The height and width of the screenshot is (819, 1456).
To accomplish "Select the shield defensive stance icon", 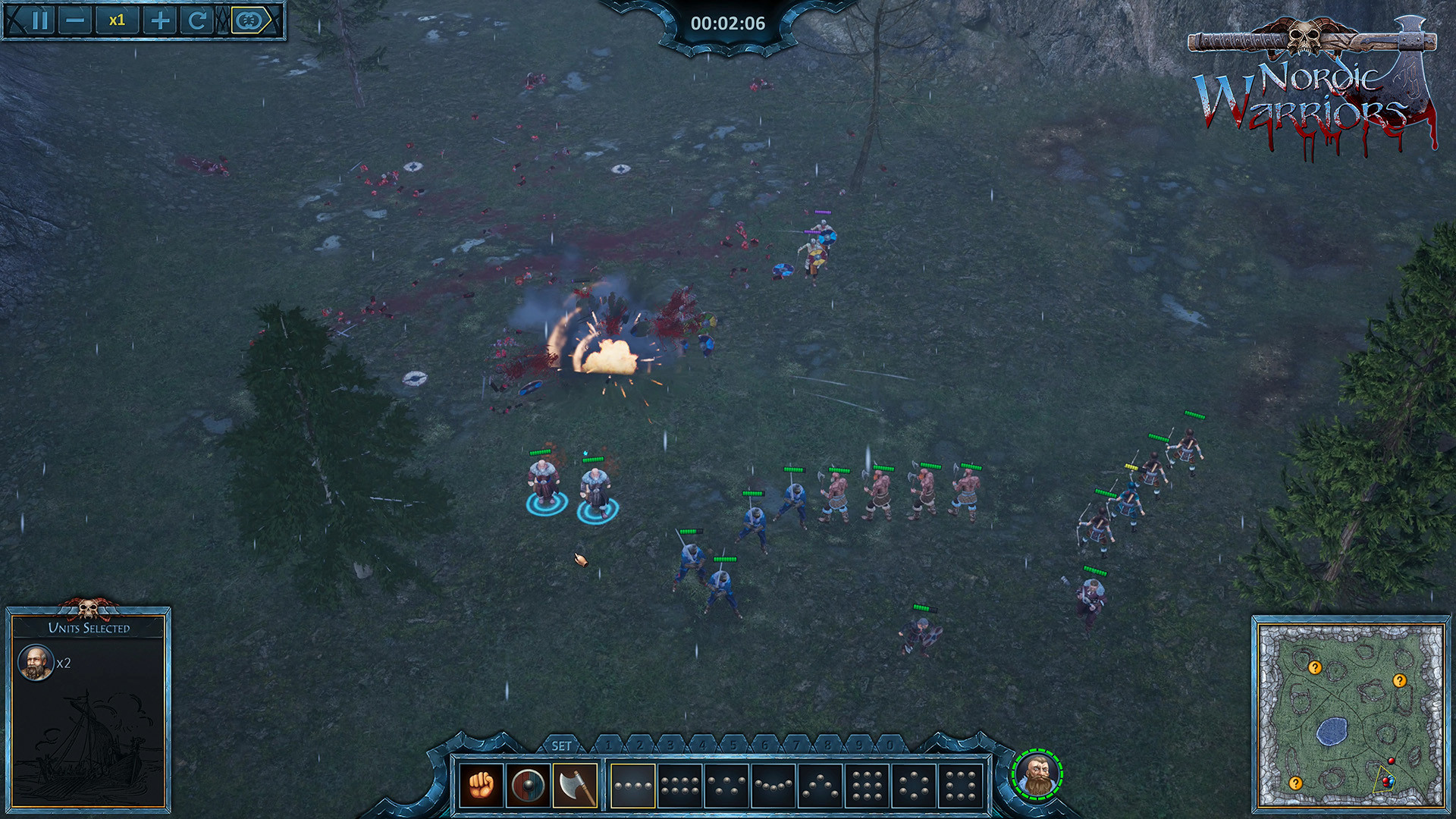I will (529, 786).
